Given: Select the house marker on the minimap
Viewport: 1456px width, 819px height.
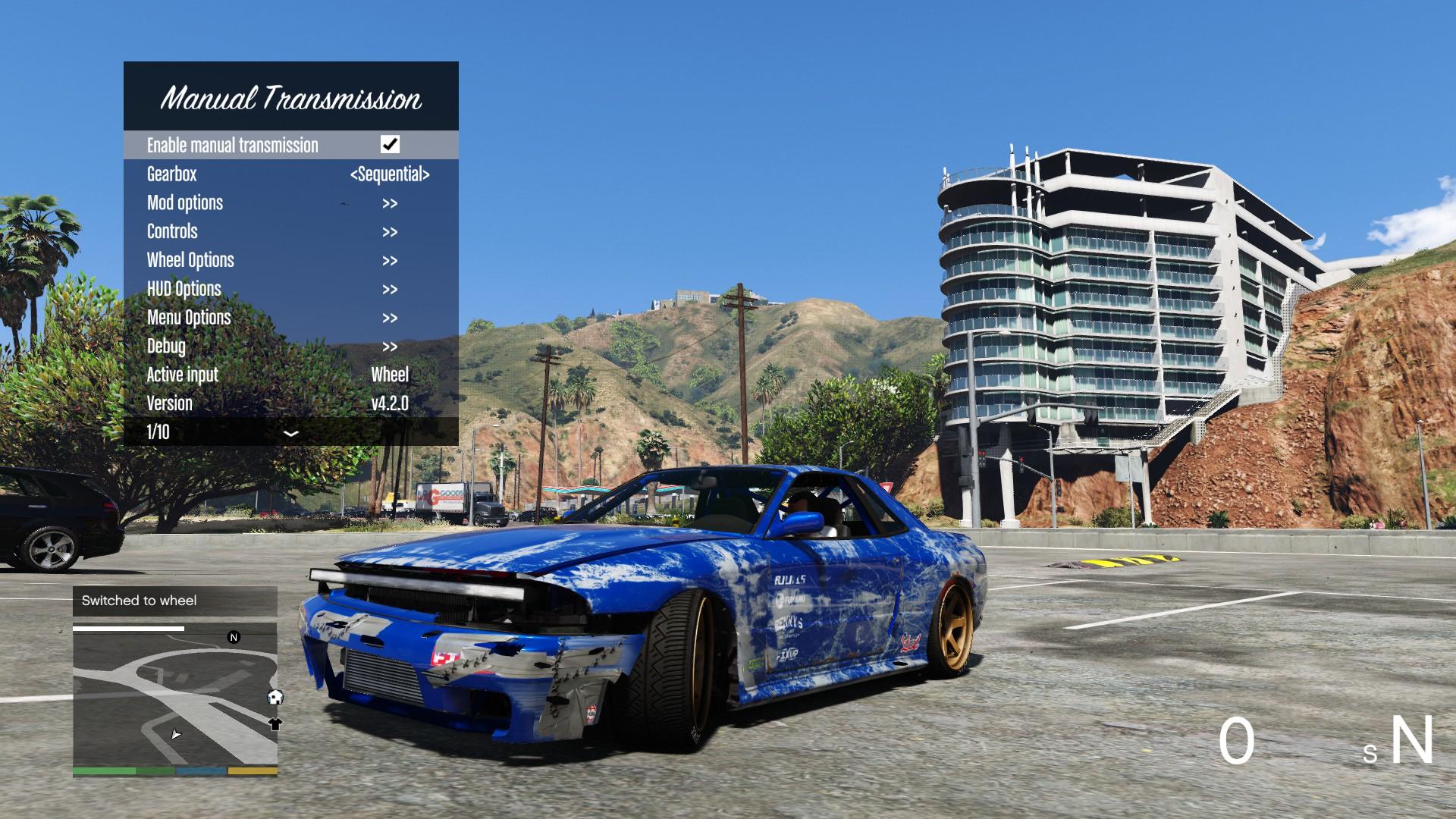Looking at the screenshot, I should point(275,697).
